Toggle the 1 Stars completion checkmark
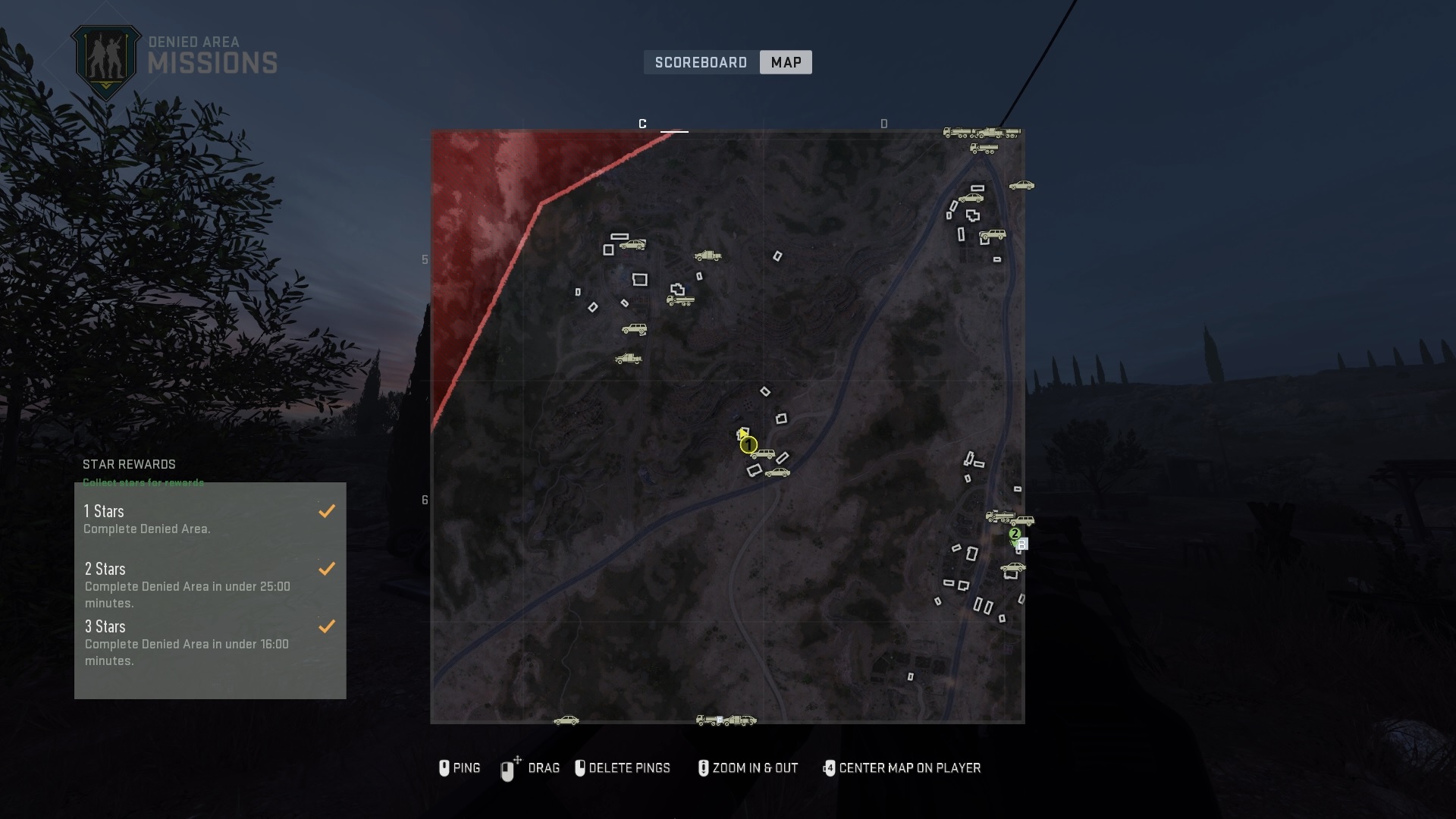Screen dimensions: 1456x819 pos(327,511)
